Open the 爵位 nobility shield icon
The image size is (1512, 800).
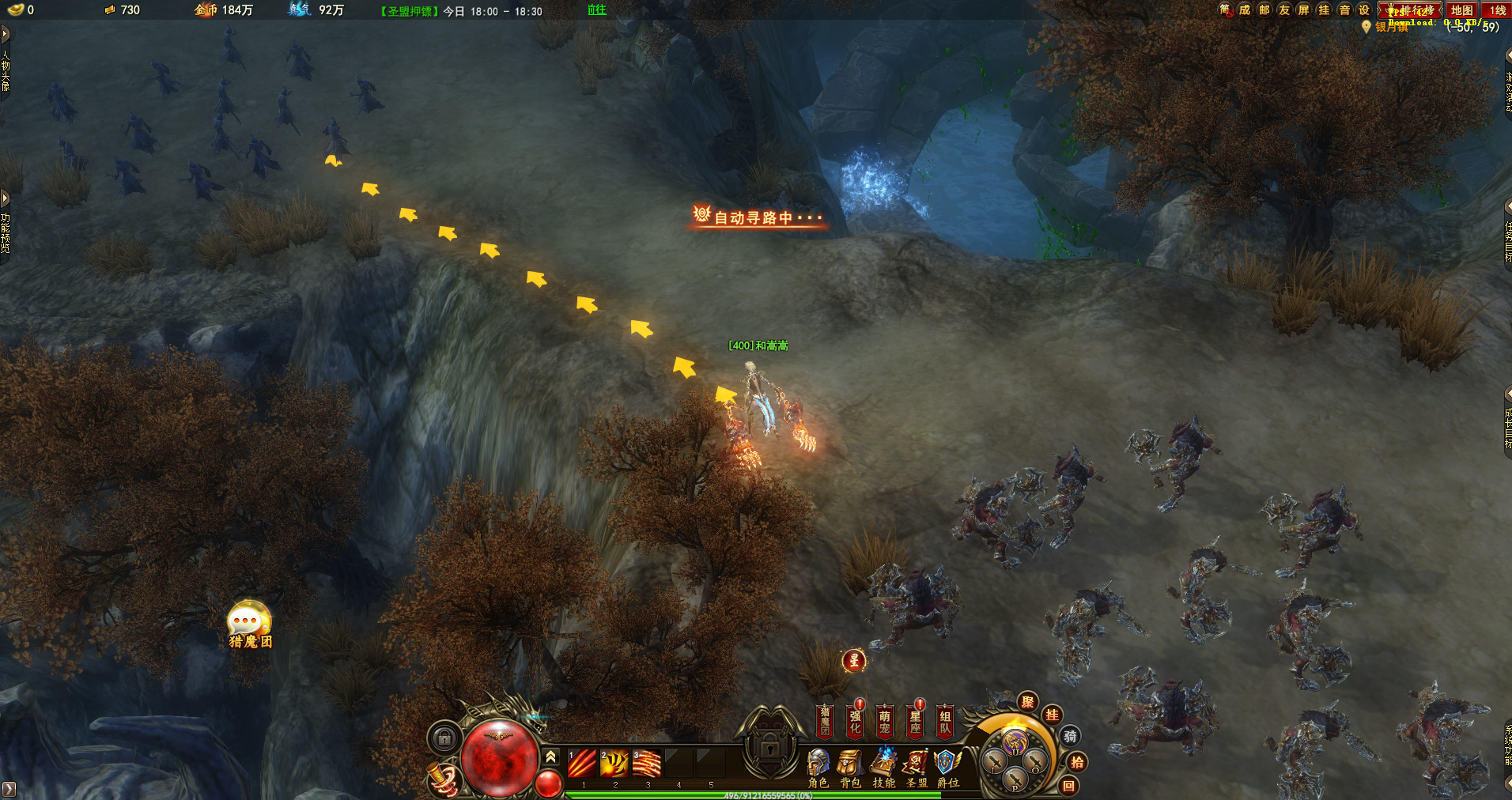[x=947, y=767]
